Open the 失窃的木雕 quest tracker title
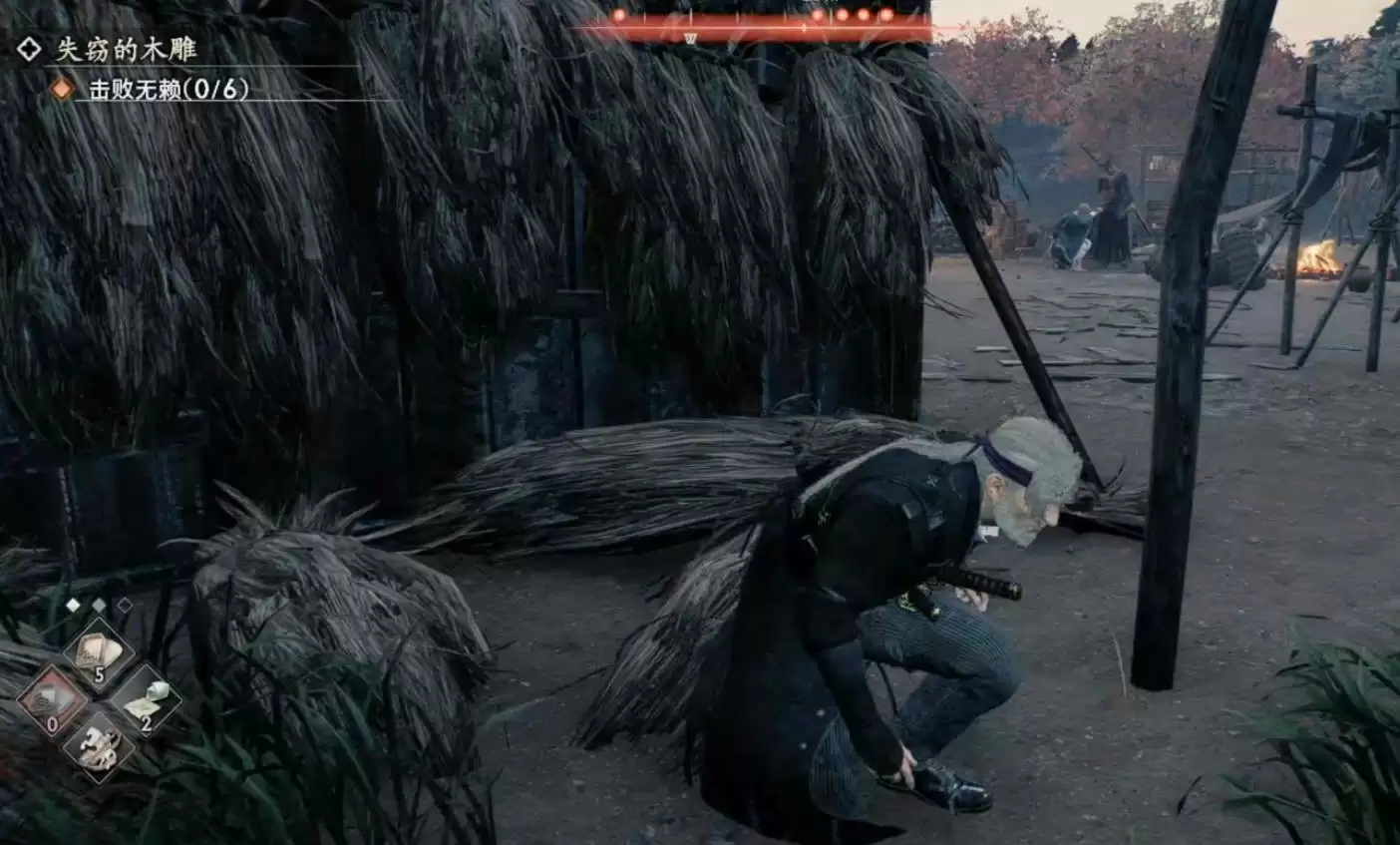The image size is (1400, 845). click(x=126, y=49)
